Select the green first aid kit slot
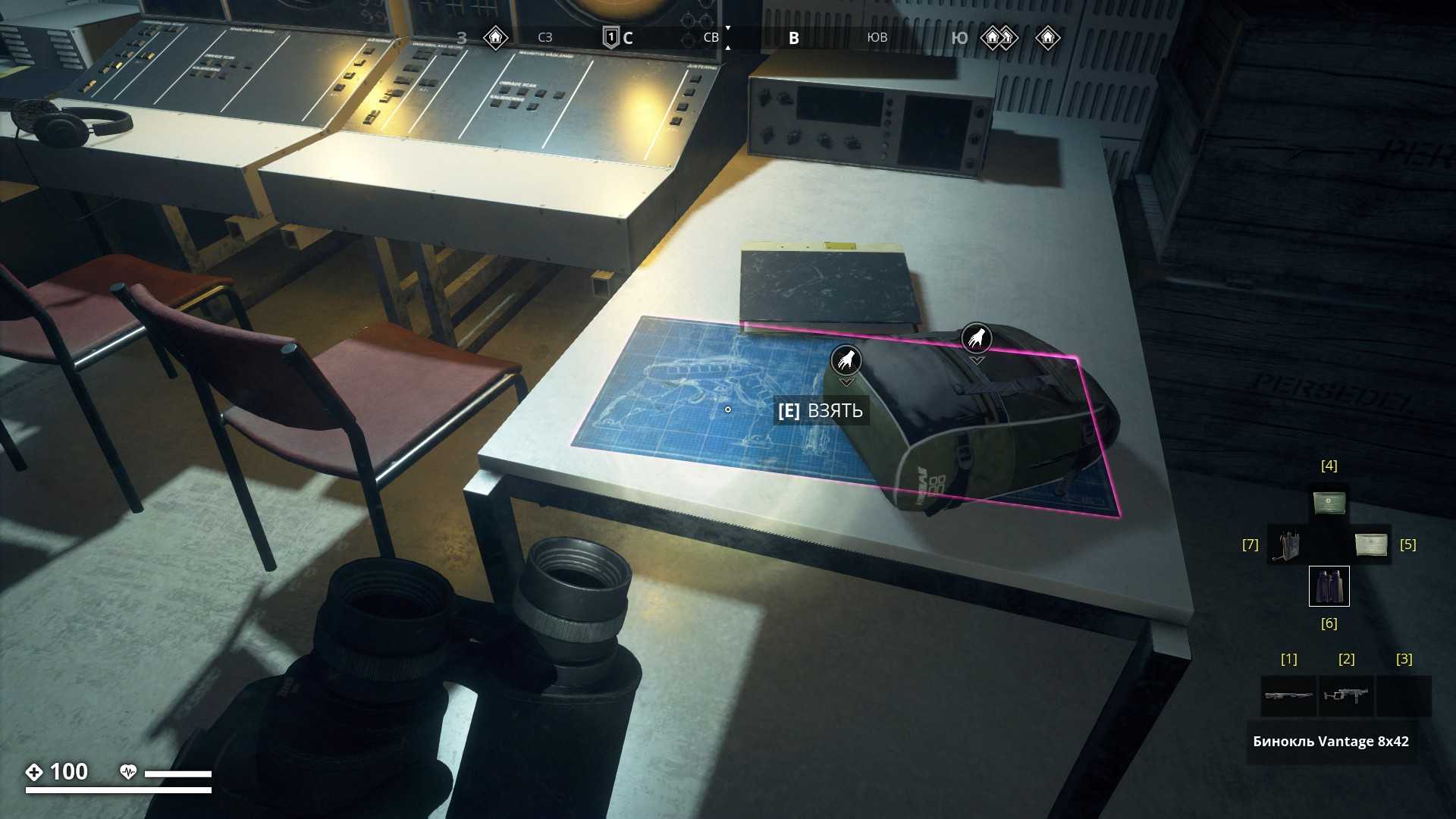 [1329, 503]
